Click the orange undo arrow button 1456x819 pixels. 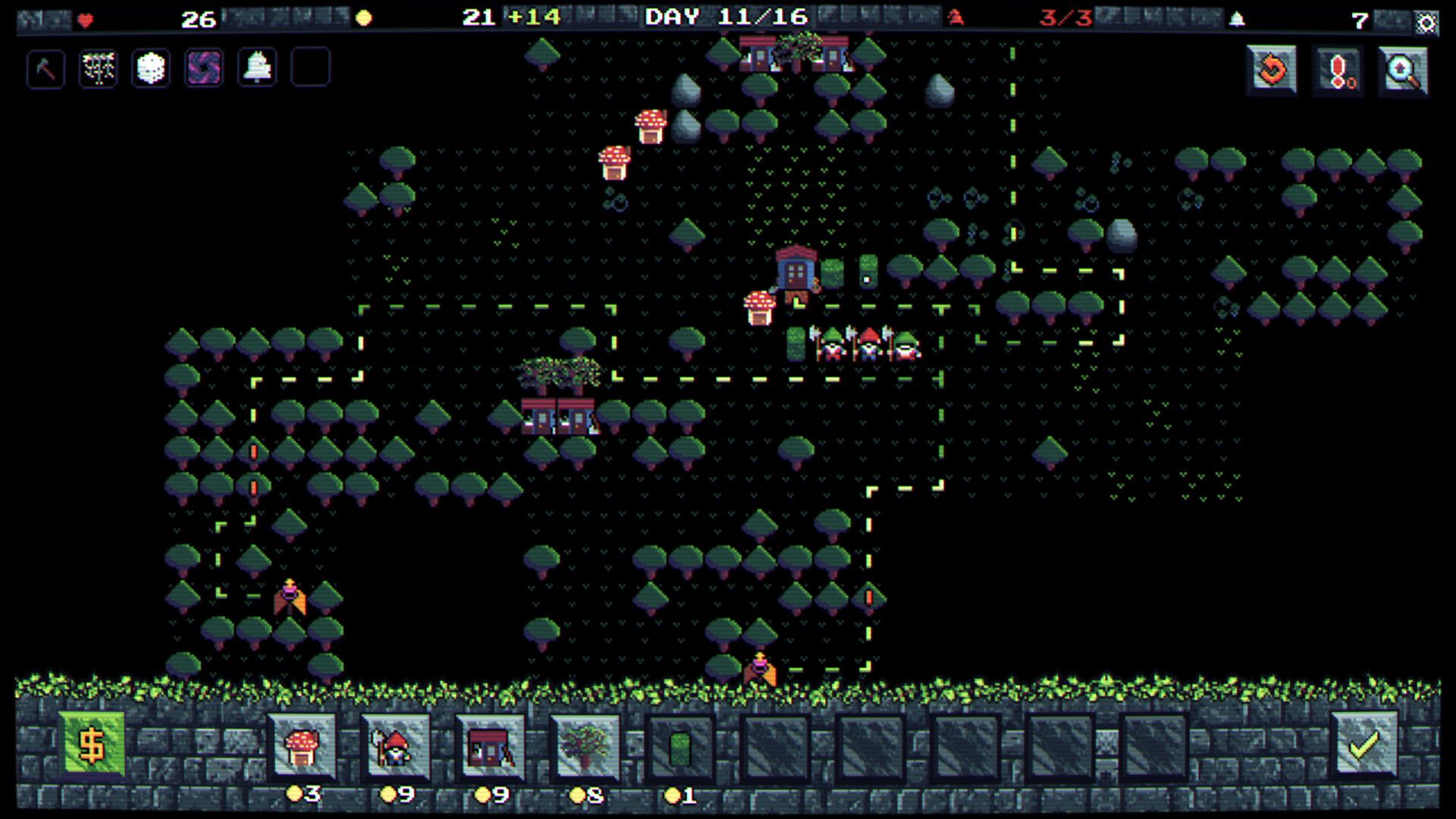[1272, 71]
